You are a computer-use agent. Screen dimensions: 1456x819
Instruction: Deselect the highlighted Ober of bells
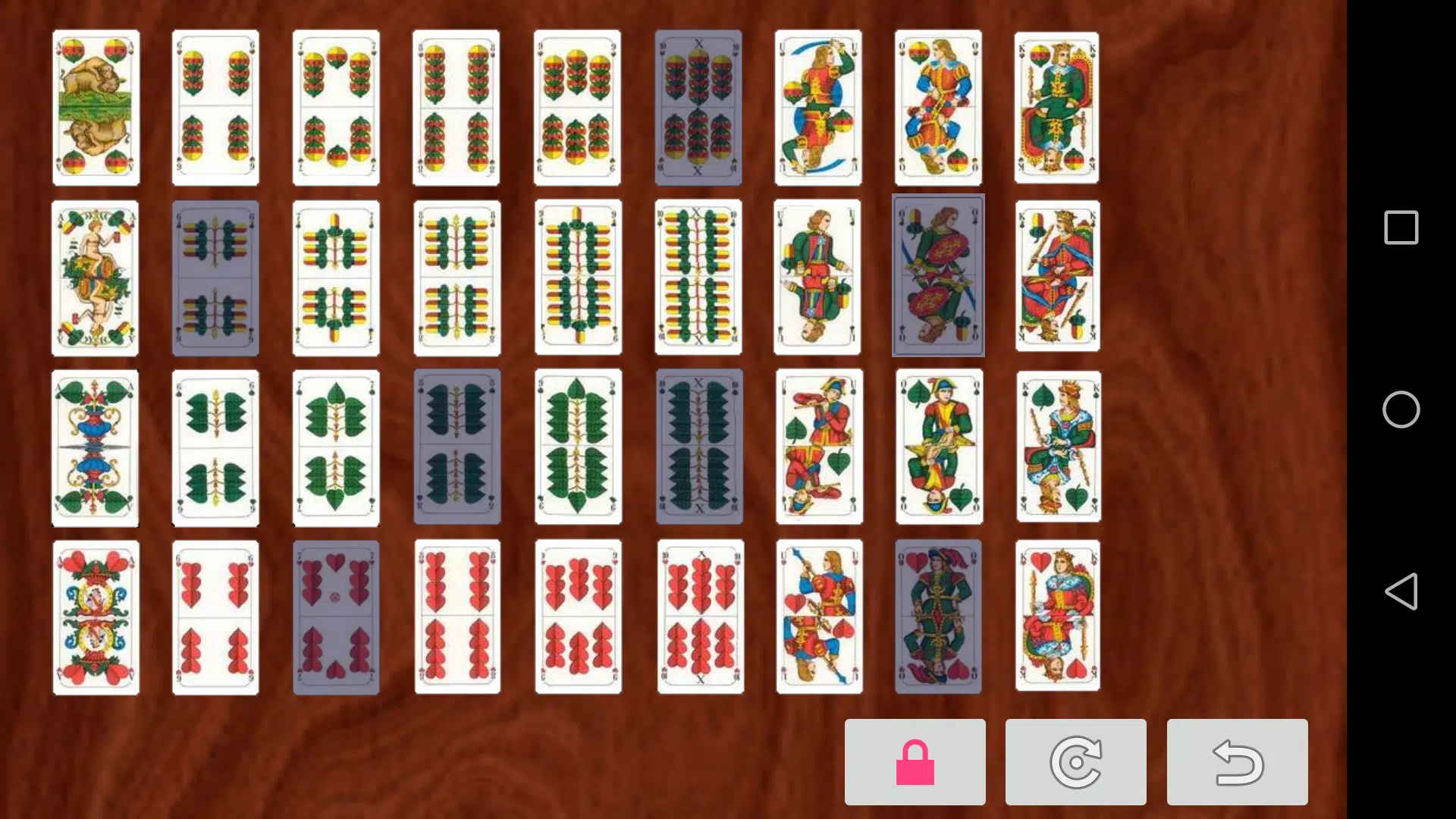tap(938, 276)
